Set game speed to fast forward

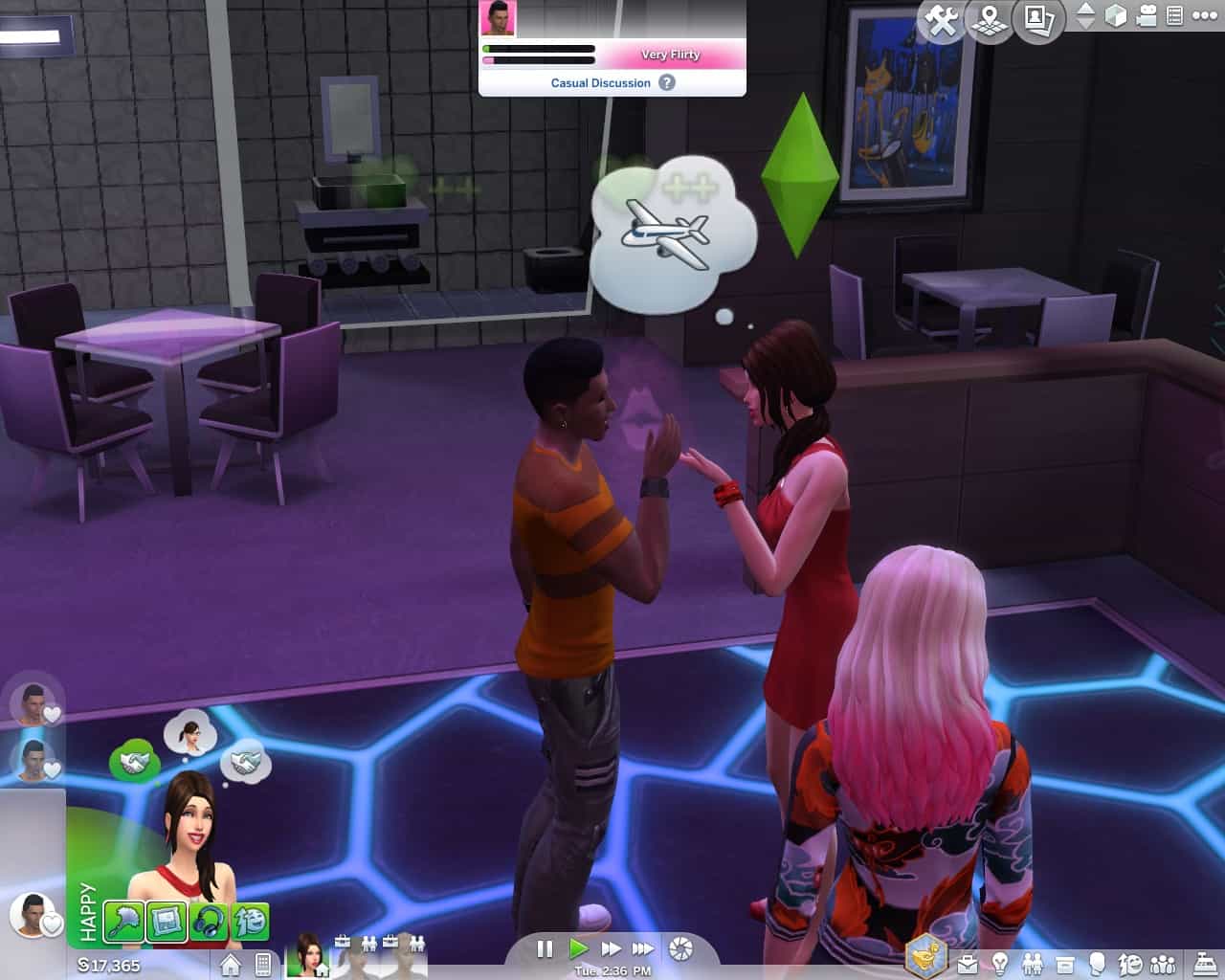[x=611, y=949]
